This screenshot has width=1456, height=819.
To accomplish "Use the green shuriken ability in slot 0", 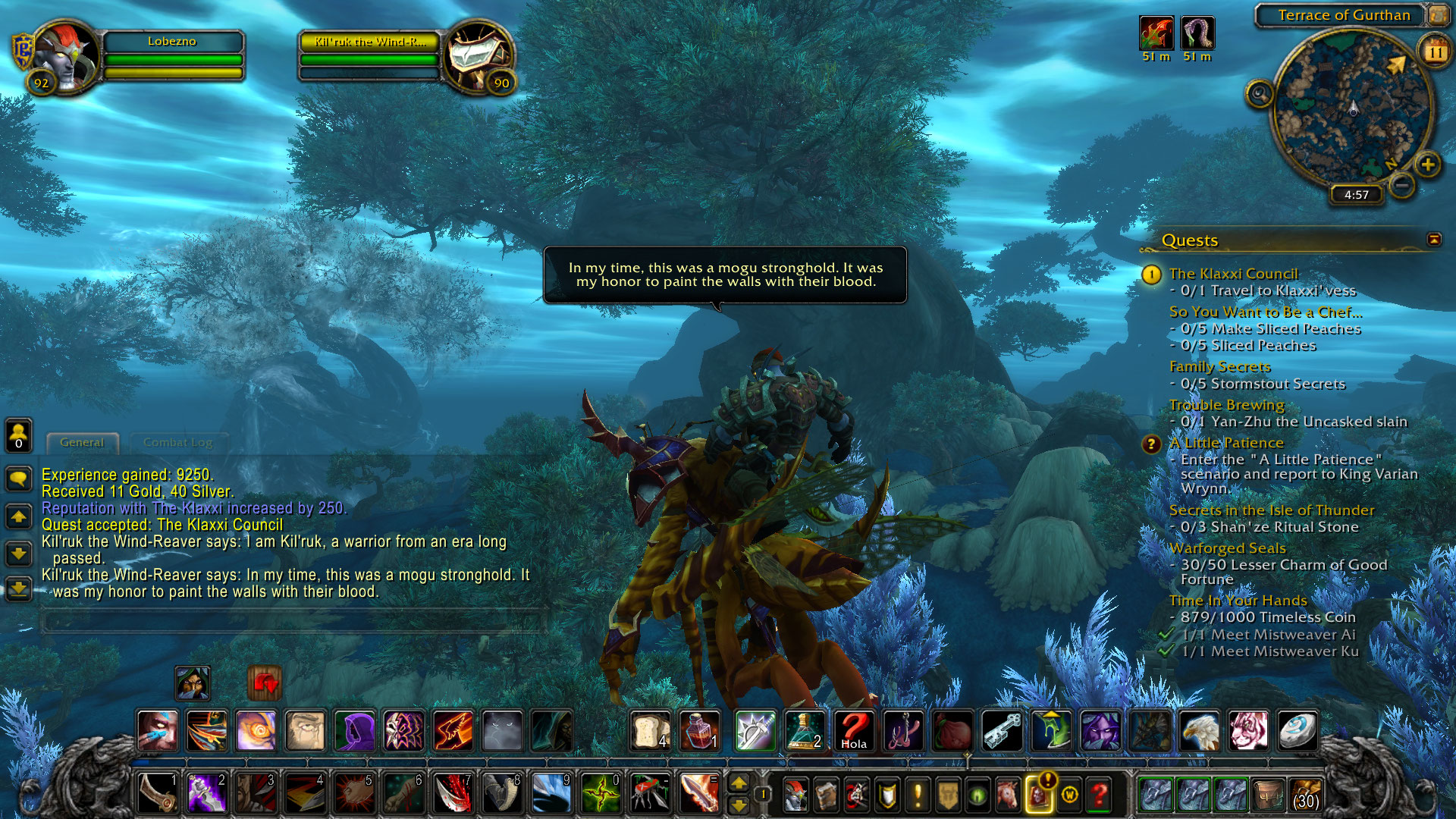I will click(601, 793).
